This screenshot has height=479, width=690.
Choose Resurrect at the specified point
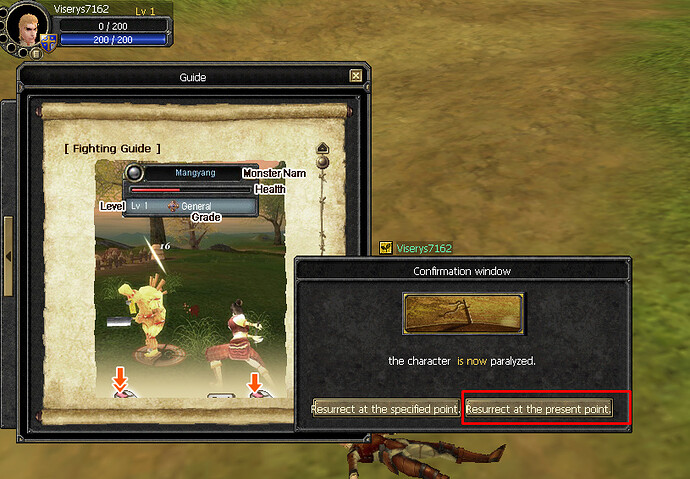pyautogui.click(x=386, y=409)
